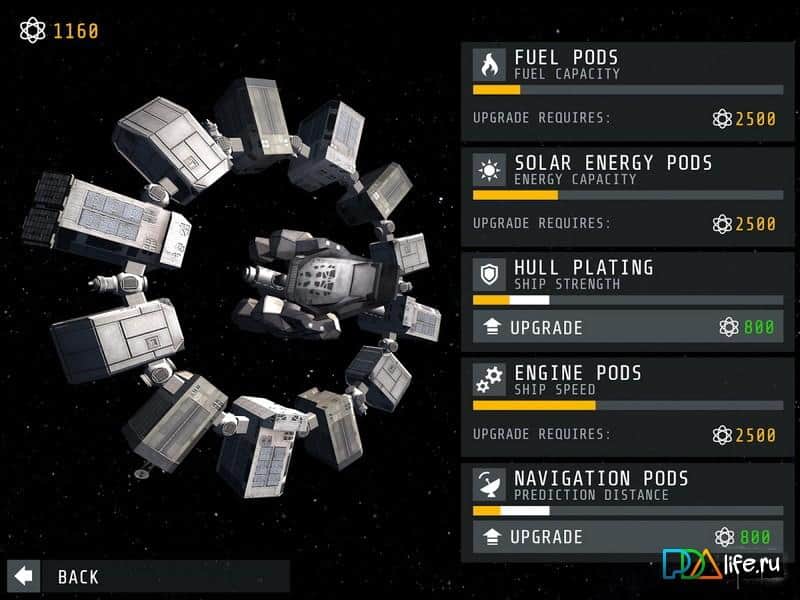The height and width of the screenshot is (600, 800).
Task: Select the Engine Pods upgrade panel
Action: tap(627, 407)
